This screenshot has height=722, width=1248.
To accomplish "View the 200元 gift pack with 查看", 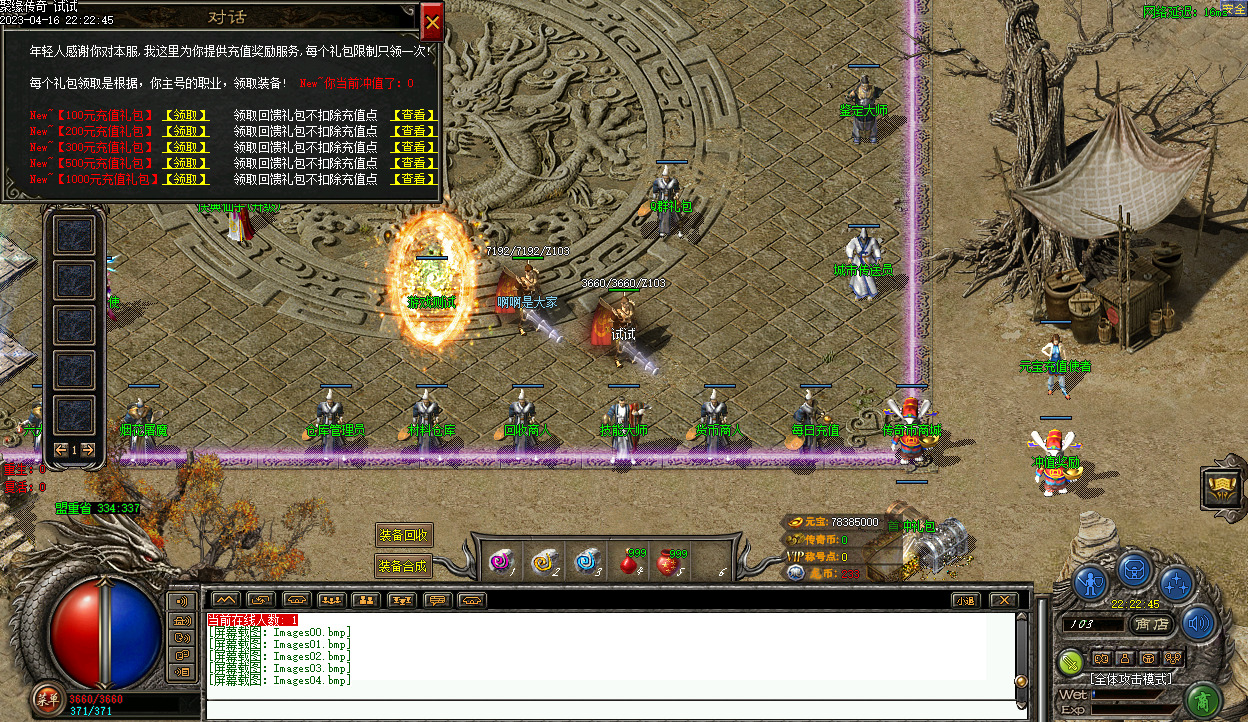I will click(x=414, y=131).
